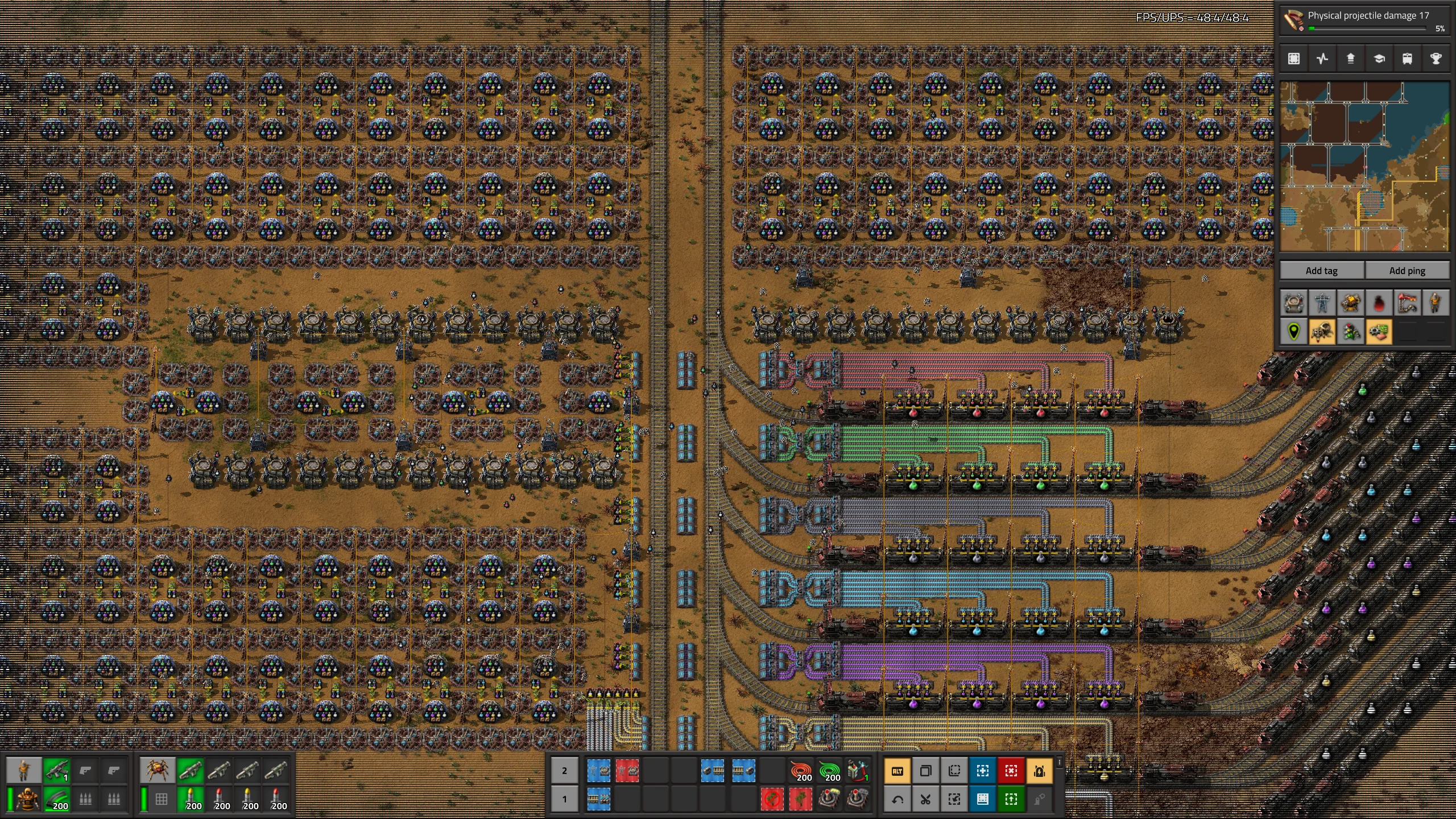The image size is (1456, 819).
Task: Click the undo arrow shortcut
Action: tap(897, 800)
